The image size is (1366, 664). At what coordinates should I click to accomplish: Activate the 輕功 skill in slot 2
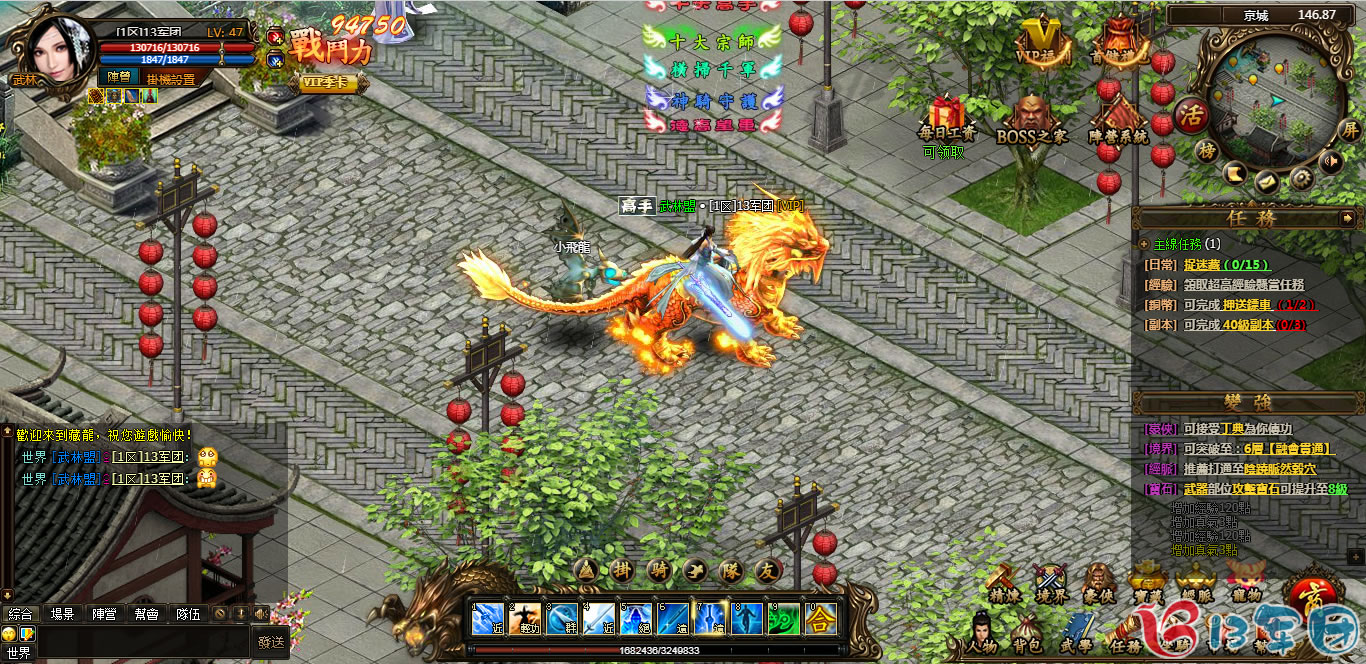coord(525,618)
